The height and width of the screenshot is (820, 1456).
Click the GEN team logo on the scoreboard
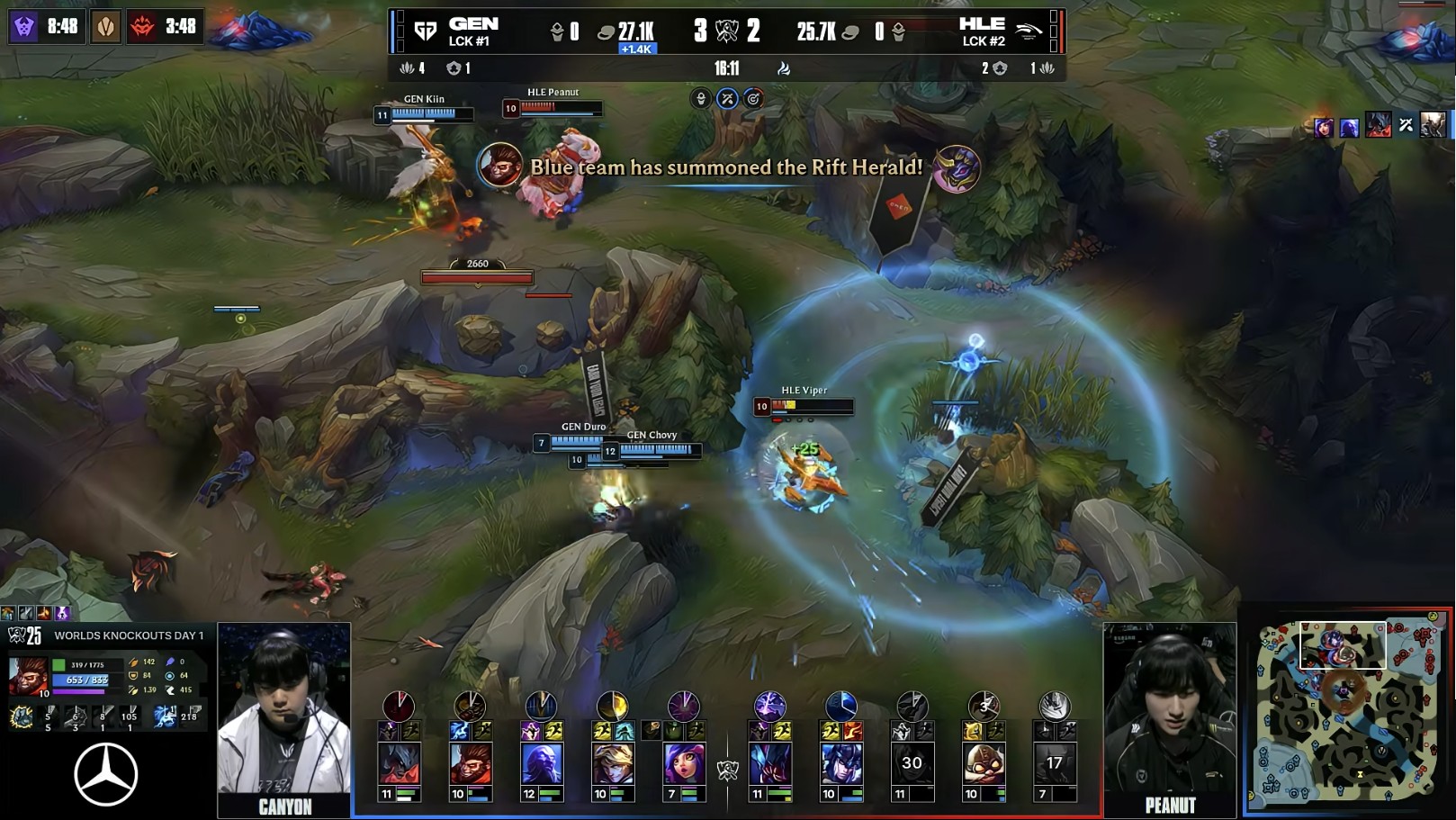(425, 32)
